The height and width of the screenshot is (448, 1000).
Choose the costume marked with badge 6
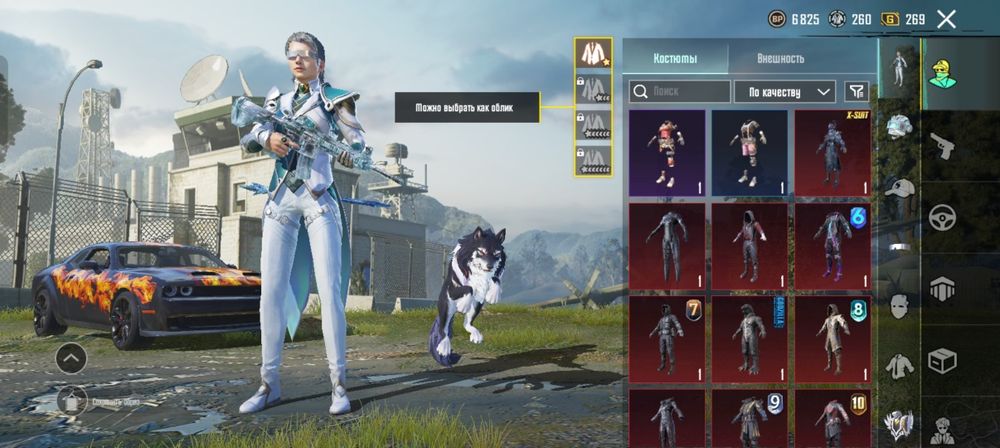[x=832, y=246]
